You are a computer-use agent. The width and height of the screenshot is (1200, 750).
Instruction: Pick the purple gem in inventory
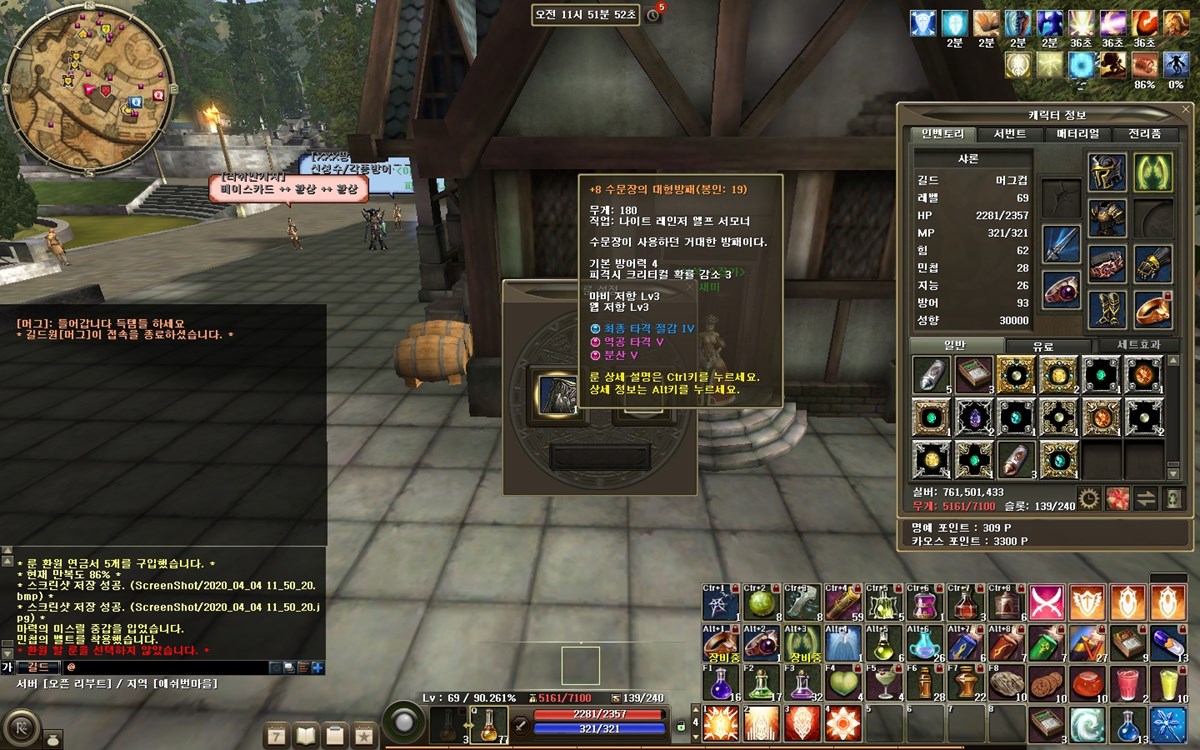(x=974, y=416)
